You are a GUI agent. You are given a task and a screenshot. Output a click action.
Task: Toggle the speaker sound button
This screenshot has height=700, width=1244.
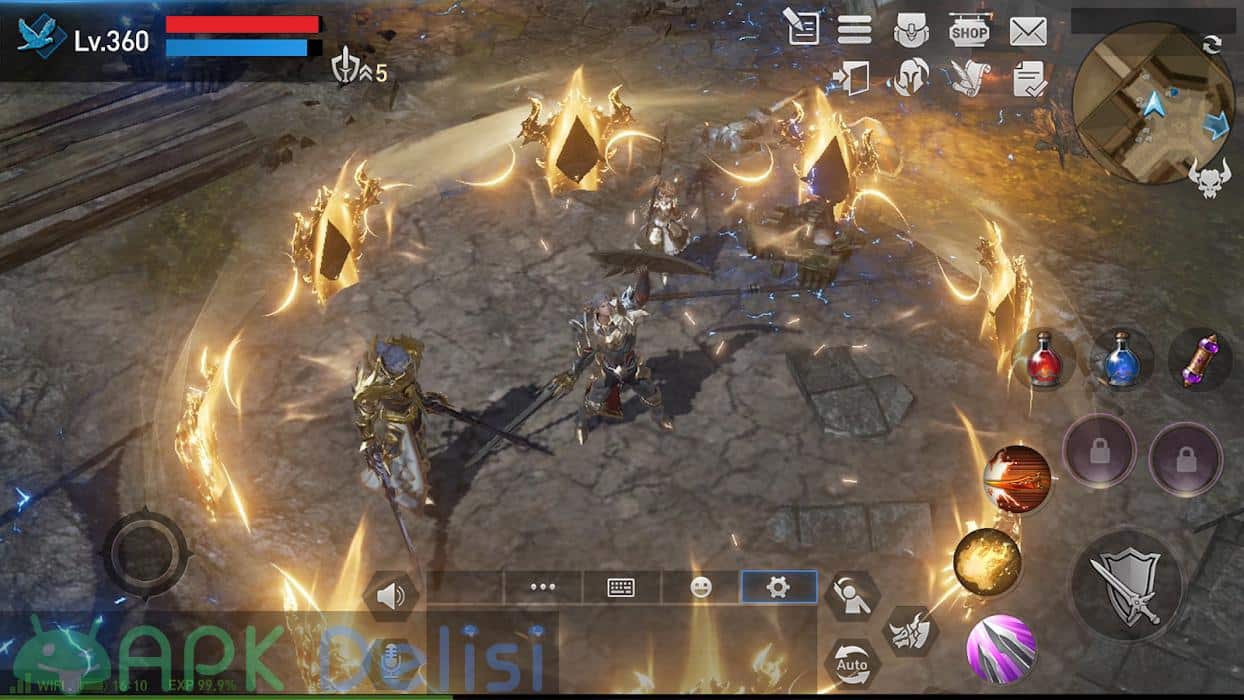pos(391,597)
